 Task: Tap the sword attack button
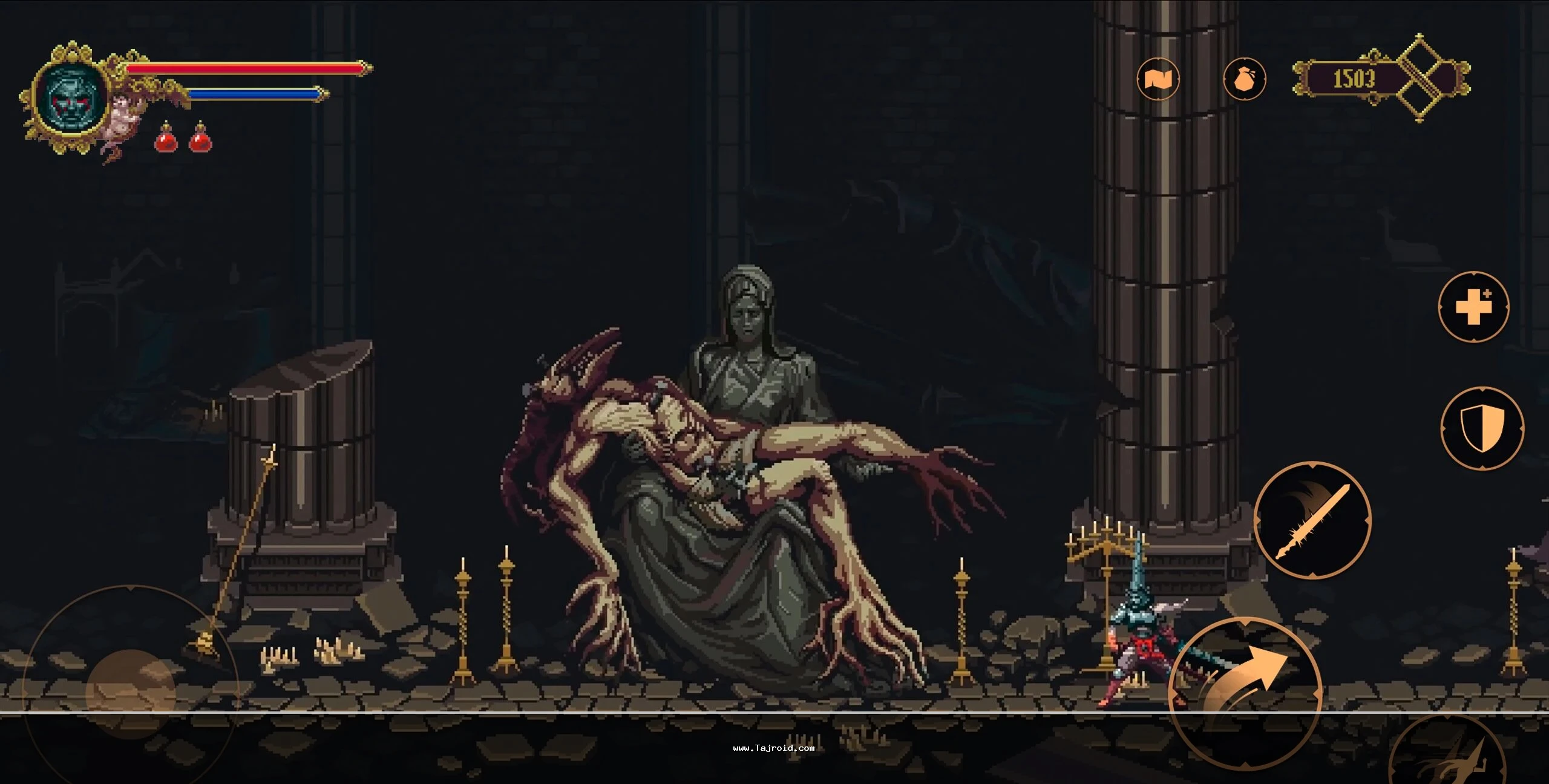point(1312,520)
